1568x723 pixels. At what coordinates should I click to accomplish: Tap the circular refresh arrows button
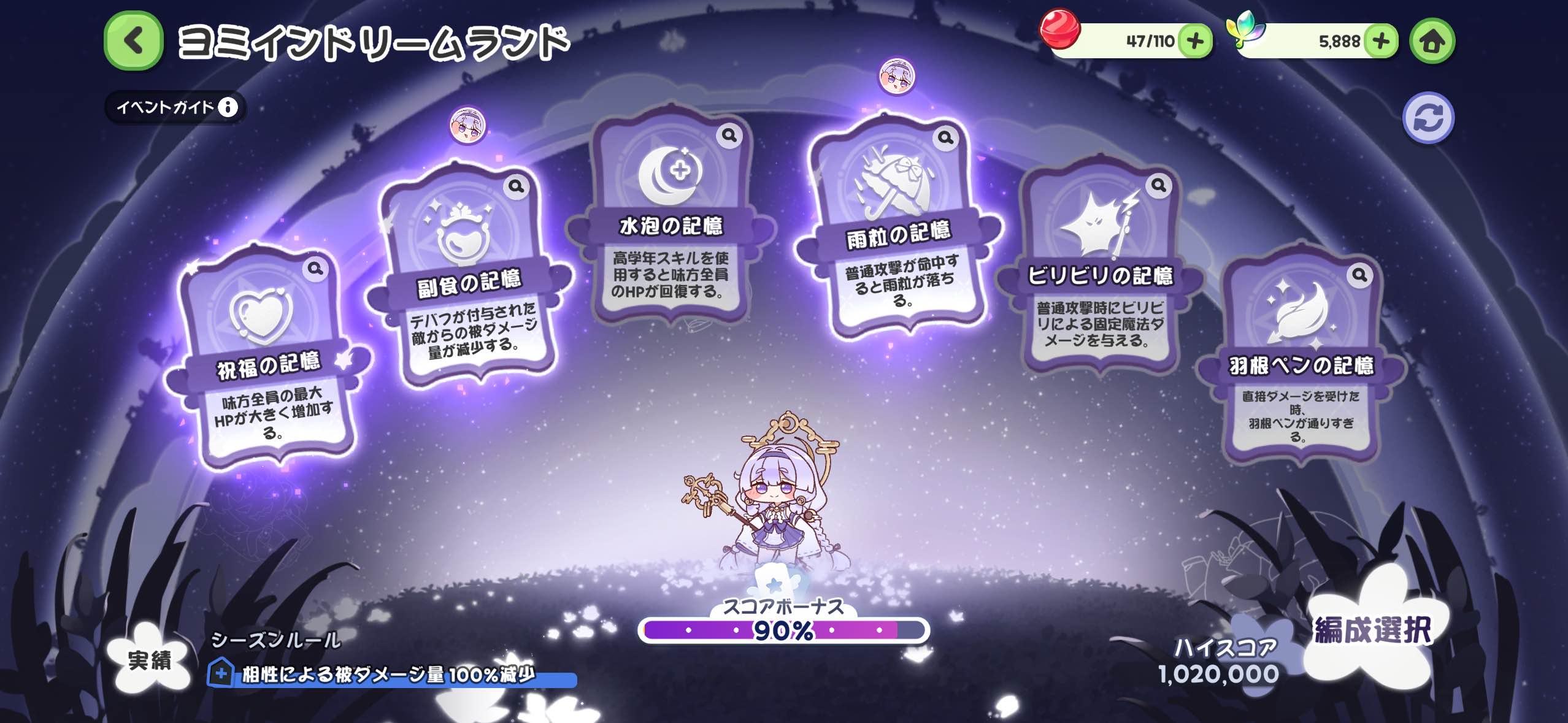click(x=1428, y=118)
